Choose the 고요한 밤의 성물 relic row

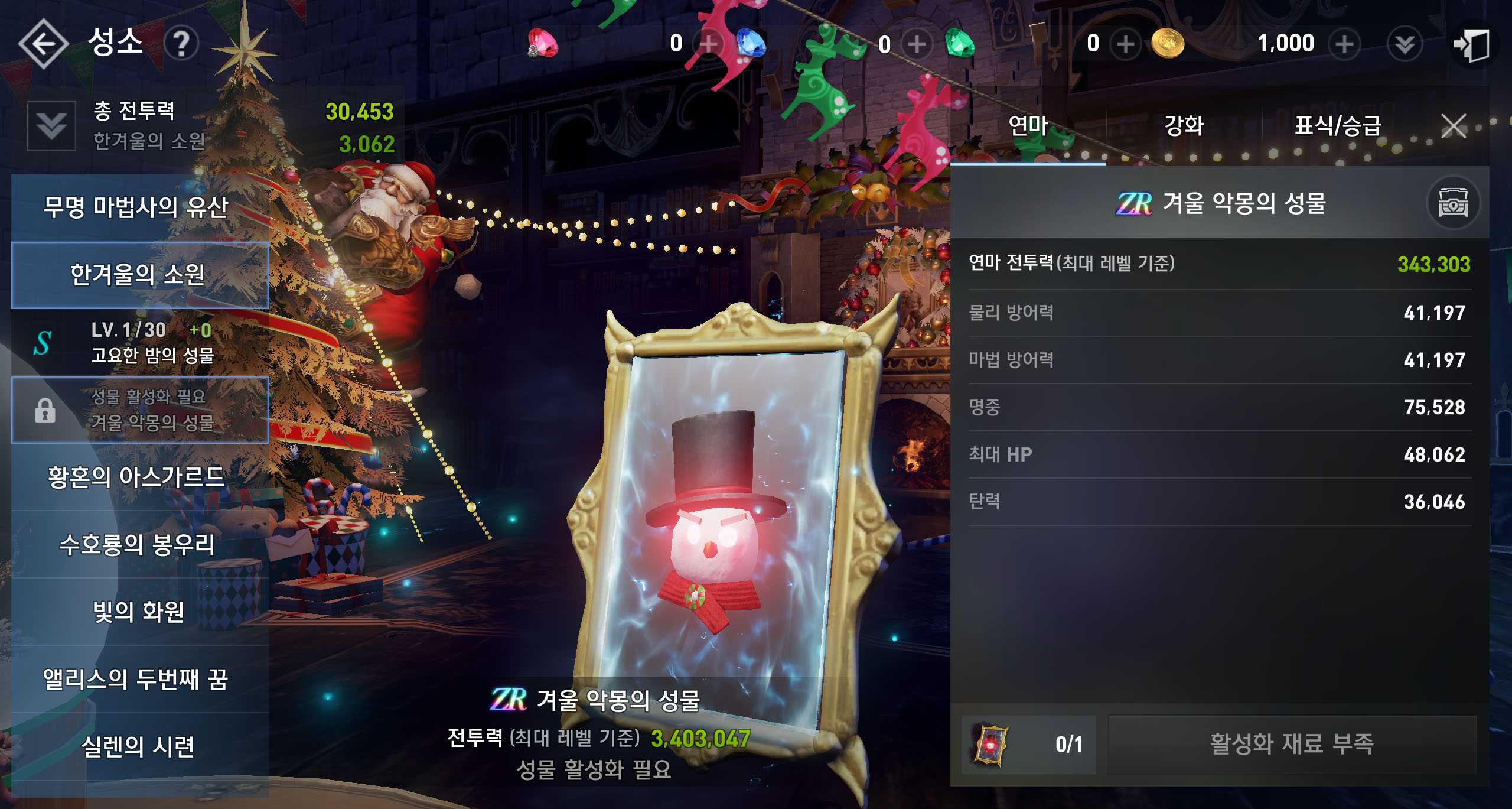click(x=140, y=343)
